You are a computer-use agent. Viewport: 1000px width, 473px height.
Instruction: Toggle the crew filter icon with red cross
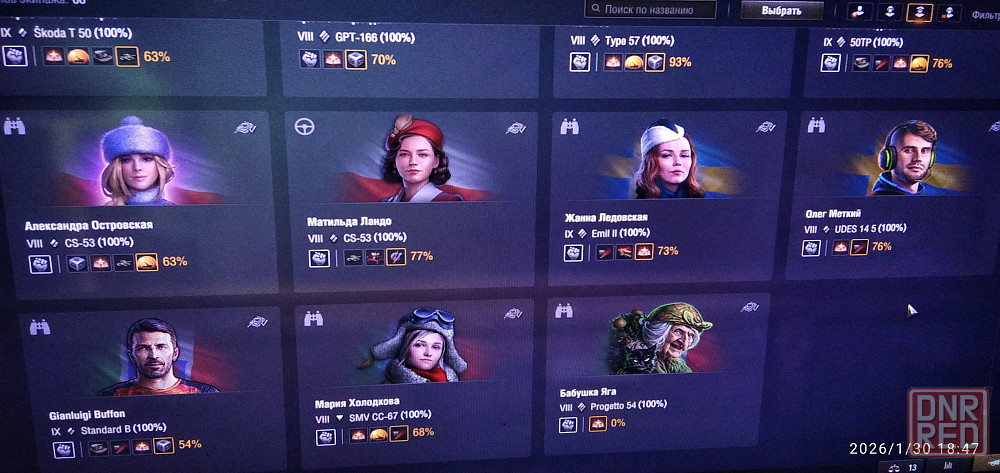coord(949,13)
